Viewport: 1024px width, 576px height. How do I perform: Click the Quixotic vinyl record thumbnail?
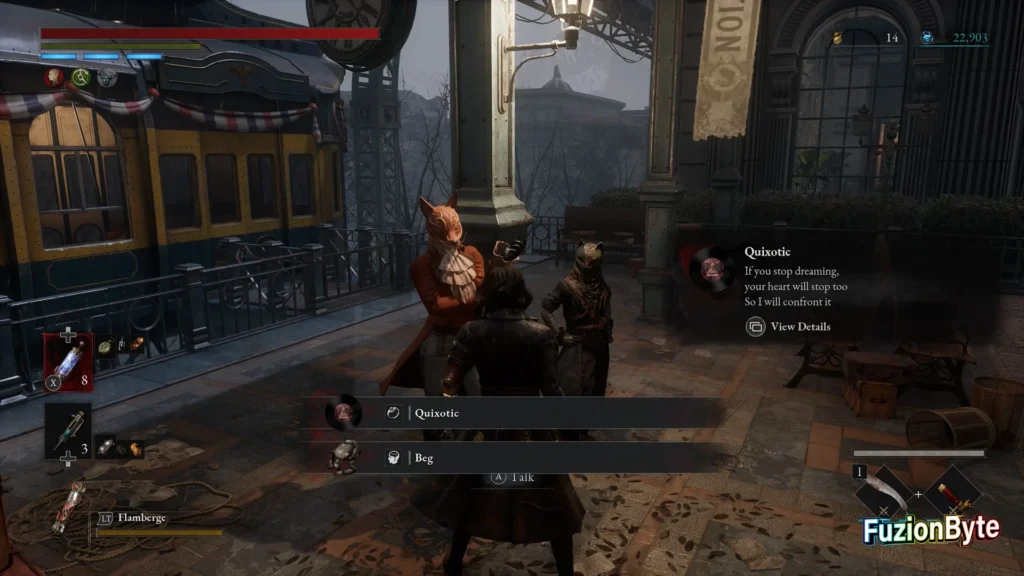pyautogui.click(x=712, y=268)
